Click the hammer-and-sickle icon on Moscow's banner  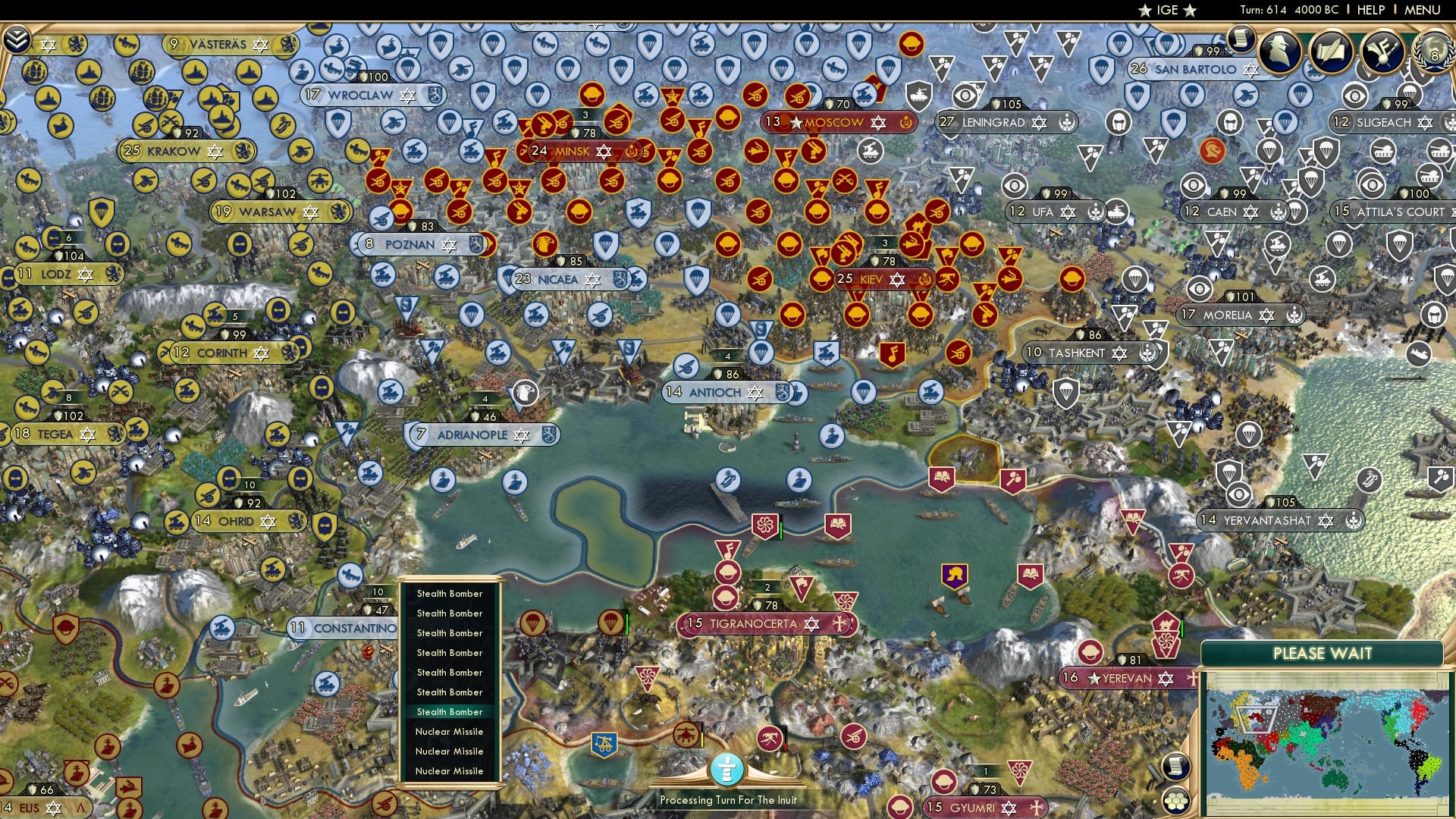pyautogui.click(x=905, y=123)
